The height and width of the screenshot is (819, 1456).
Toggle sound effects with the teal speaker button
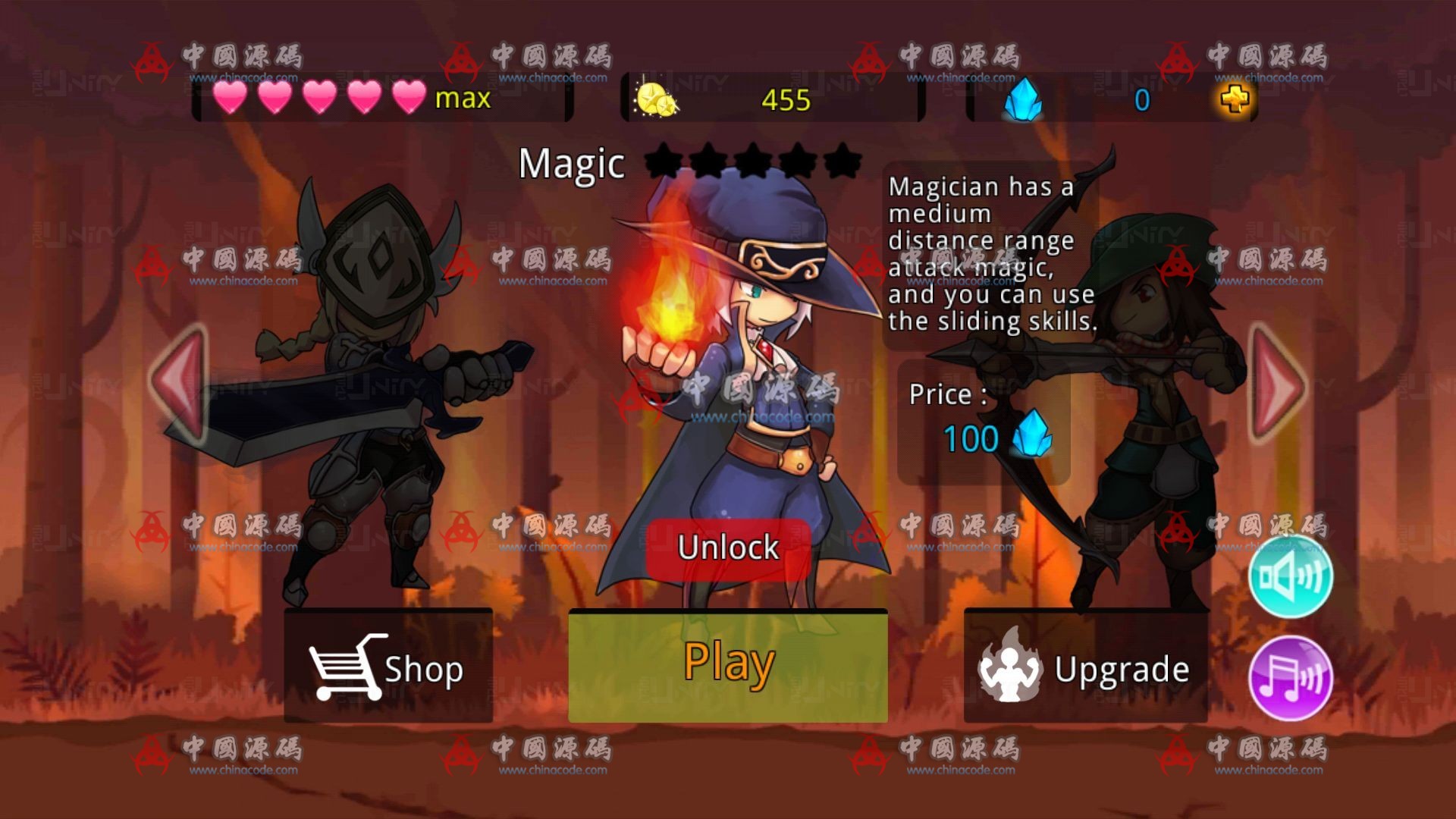1290,576
